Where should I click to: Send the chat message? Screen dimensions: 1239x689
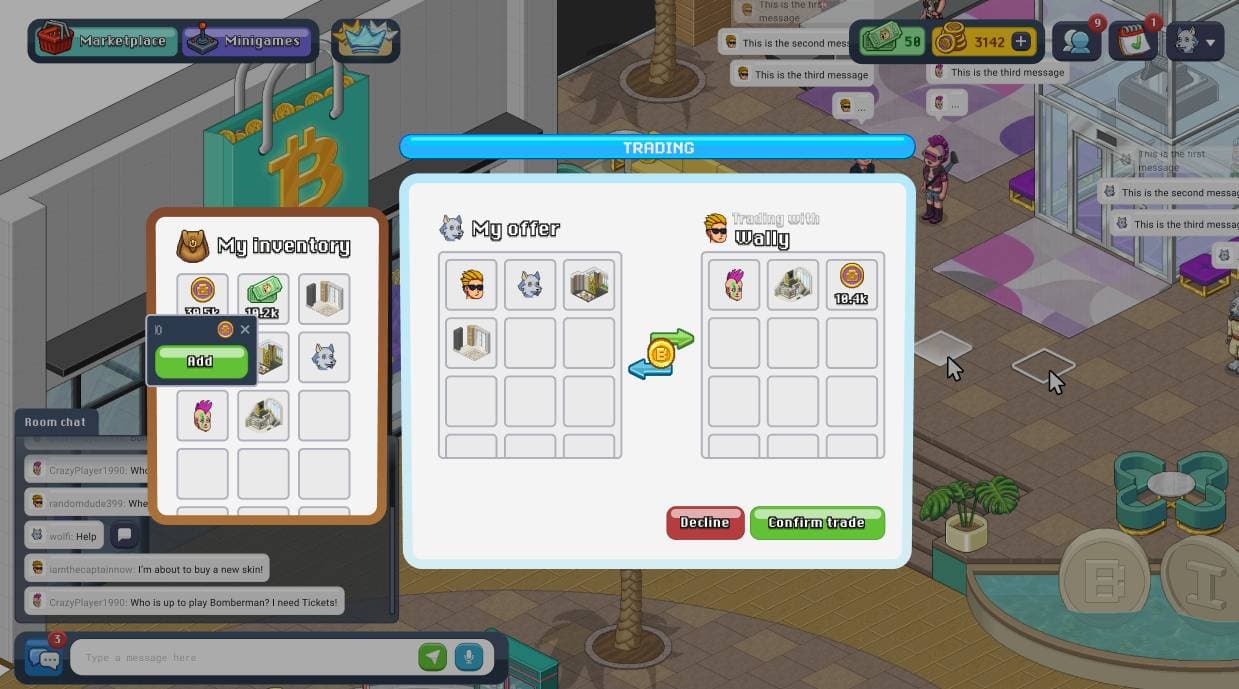coord(432,657)
